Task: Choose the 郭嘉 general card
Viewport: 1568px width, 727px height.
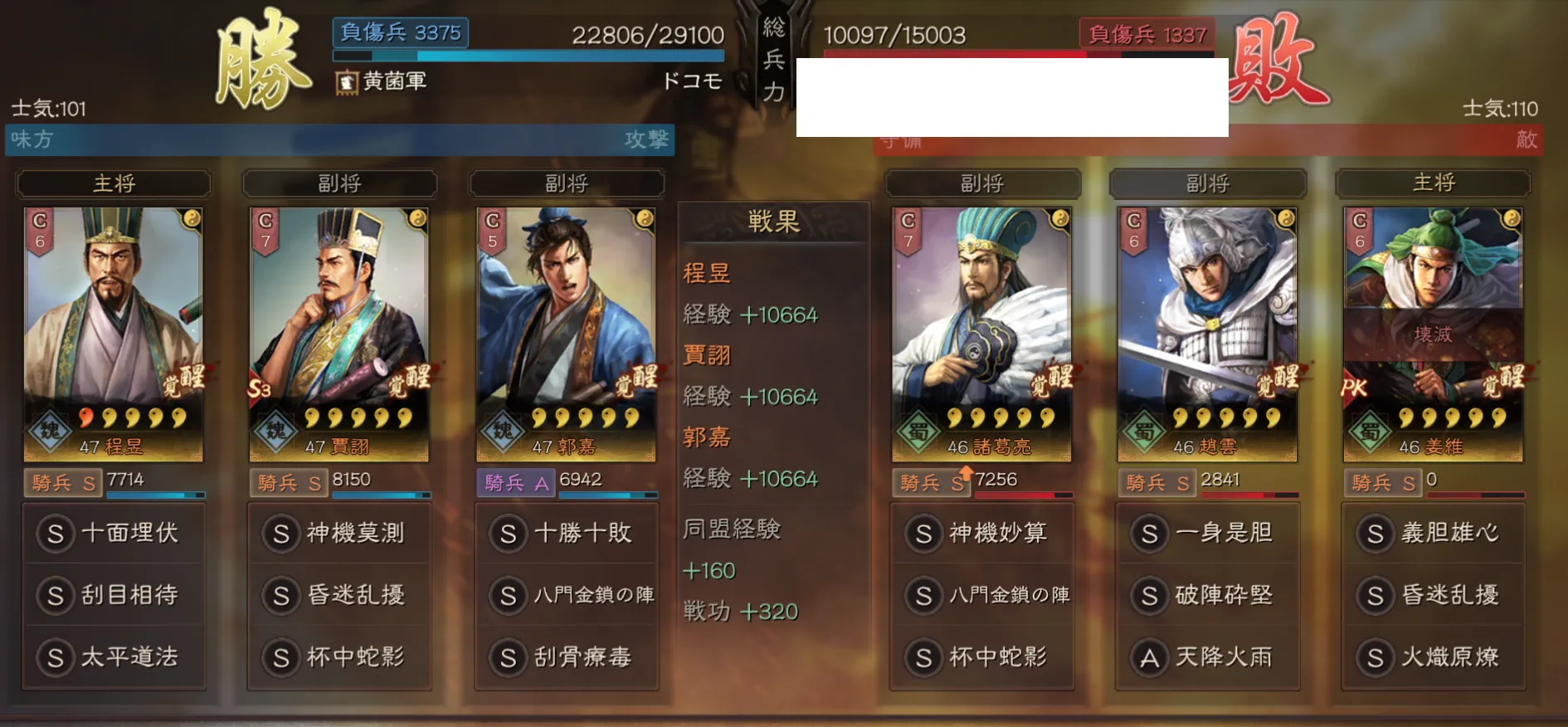Action: [566, 334]
